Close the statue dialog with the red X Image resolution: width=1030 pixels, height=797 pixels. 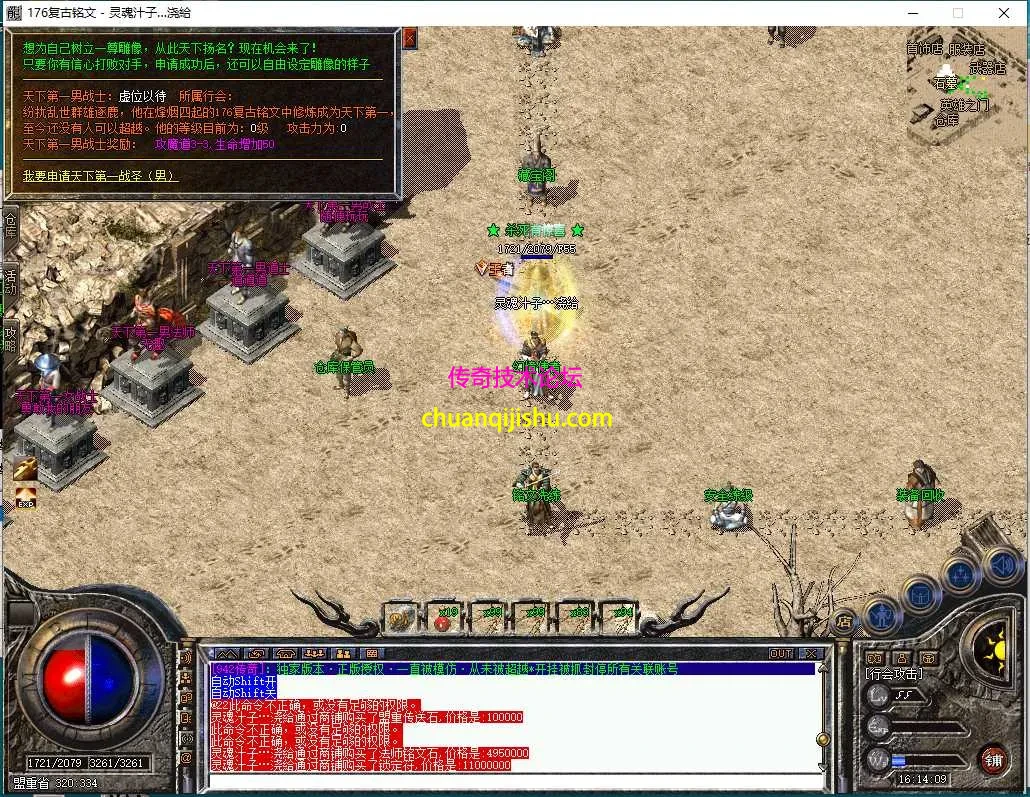tap(409, 38)
